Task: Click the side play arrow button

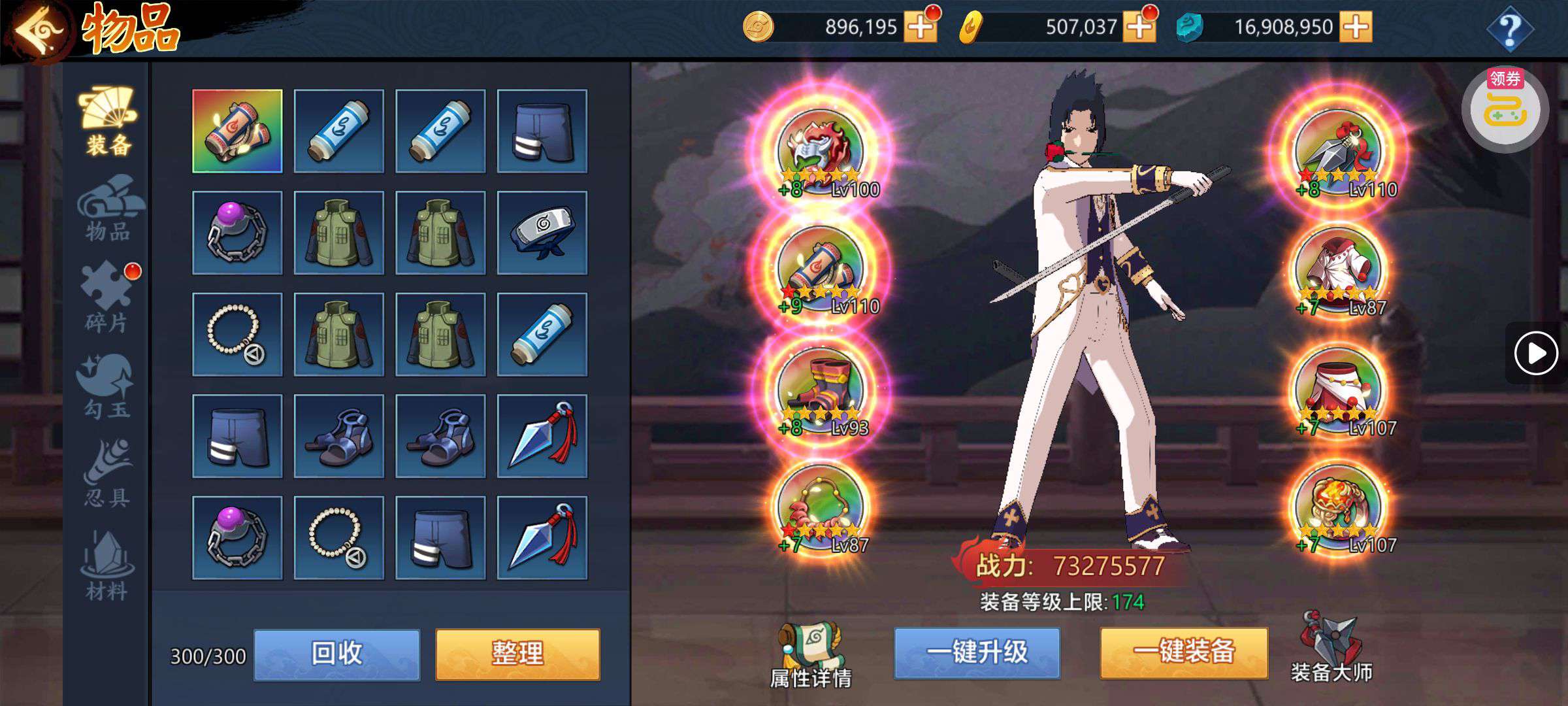Action: (x=1535, y=354)
